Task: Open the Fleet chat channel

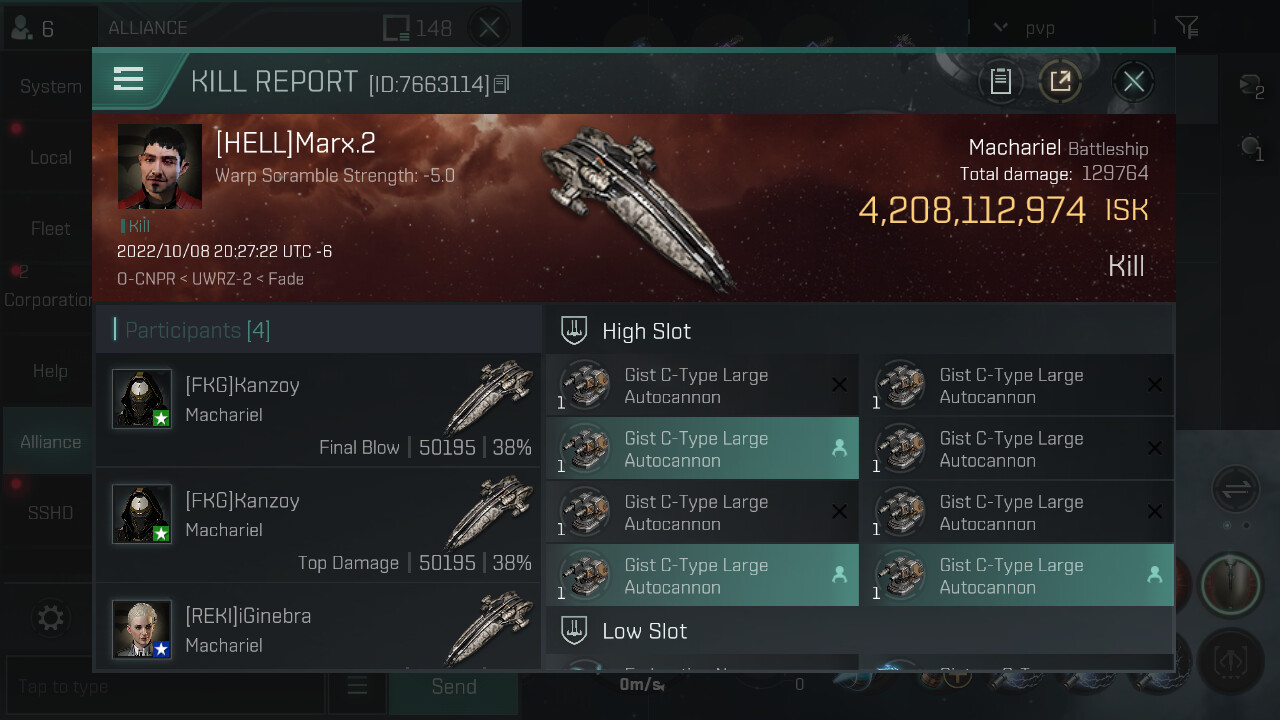Action: (x=50, y=229)
